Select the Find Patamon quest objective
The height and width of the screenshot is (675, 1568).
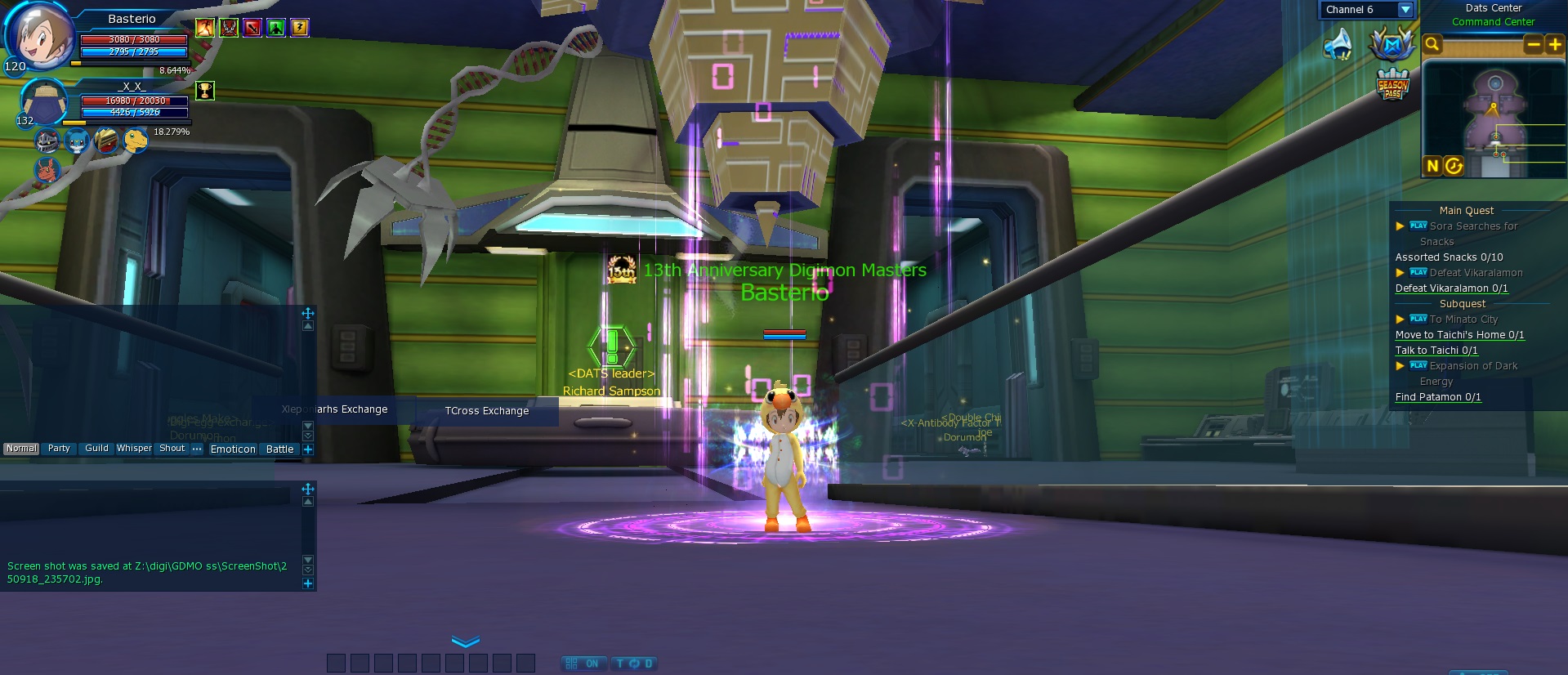click(1437, 397)
